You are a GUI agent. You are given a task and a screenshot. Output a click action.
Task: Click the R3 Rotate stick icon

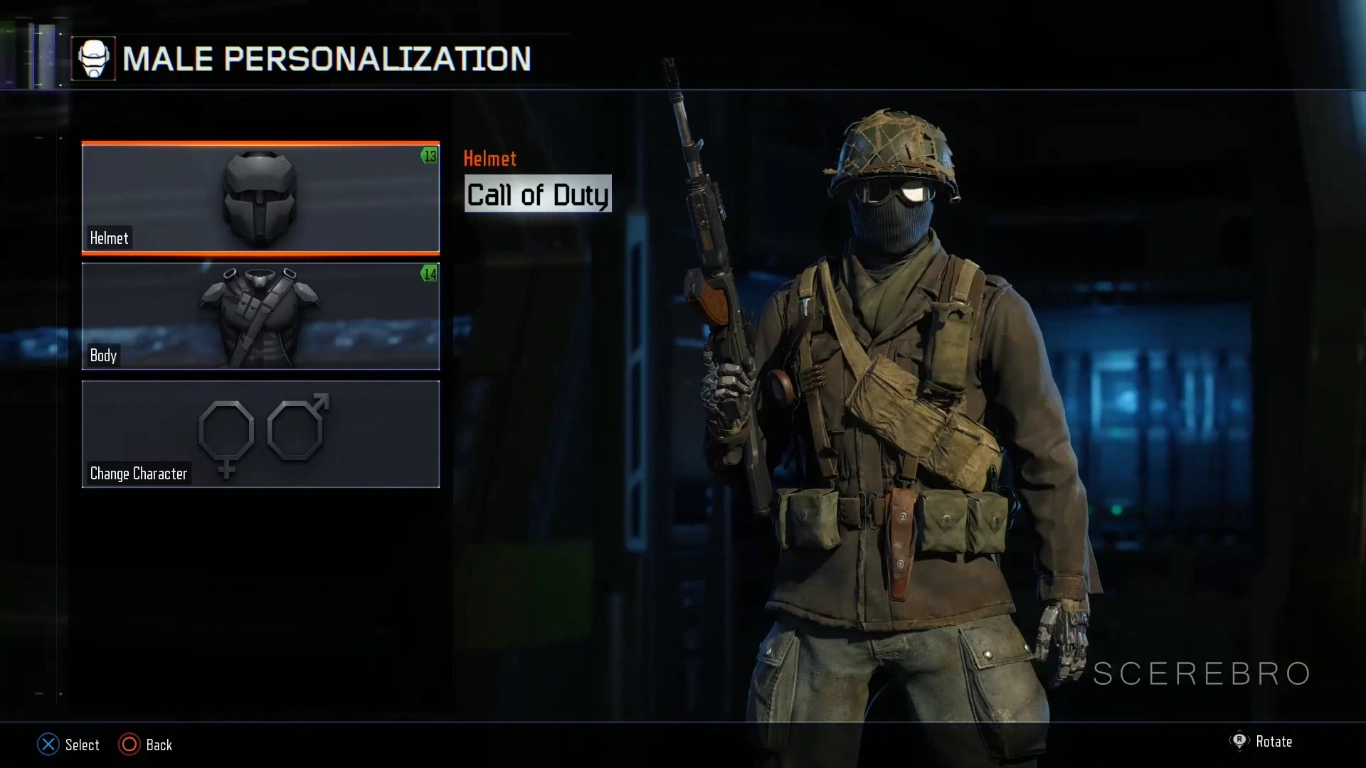pyautogui.click(x=1240, y=741)
